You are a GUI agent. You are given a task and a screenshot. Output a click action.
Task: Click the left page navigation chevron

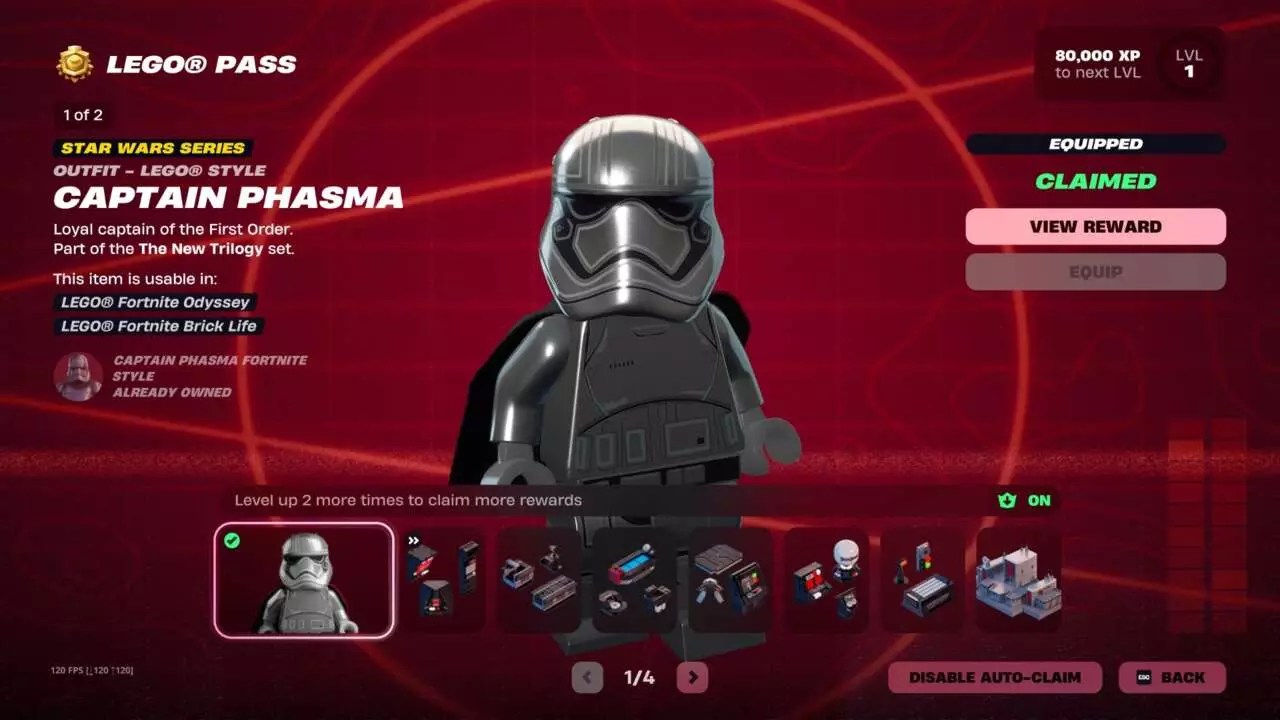pos(586,677)
